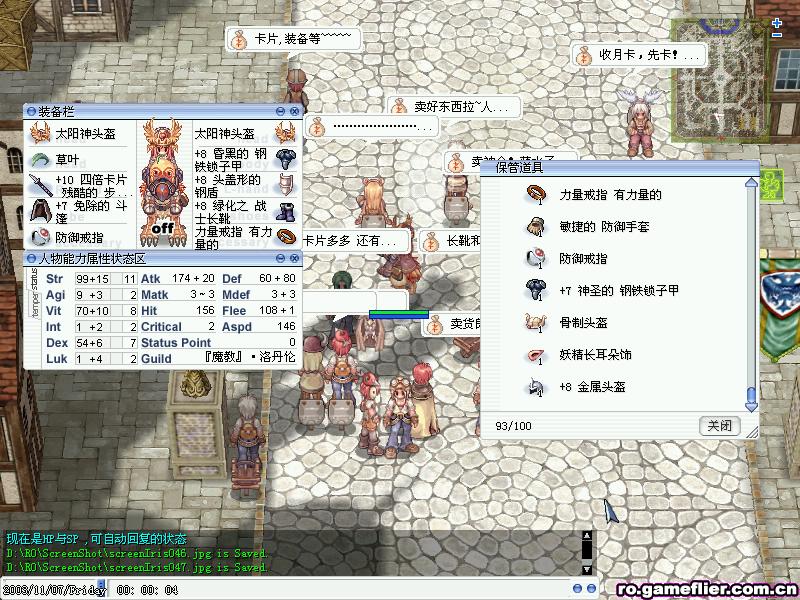Close the 人物能力属性状态区 status window

point(295,259)
